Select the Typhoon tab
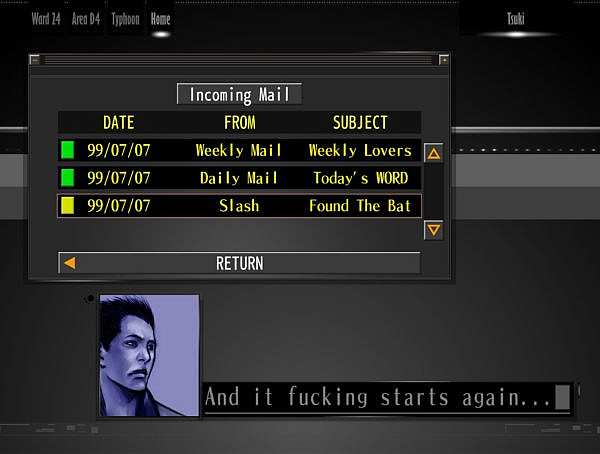The image size is (600, 454). 126,19
